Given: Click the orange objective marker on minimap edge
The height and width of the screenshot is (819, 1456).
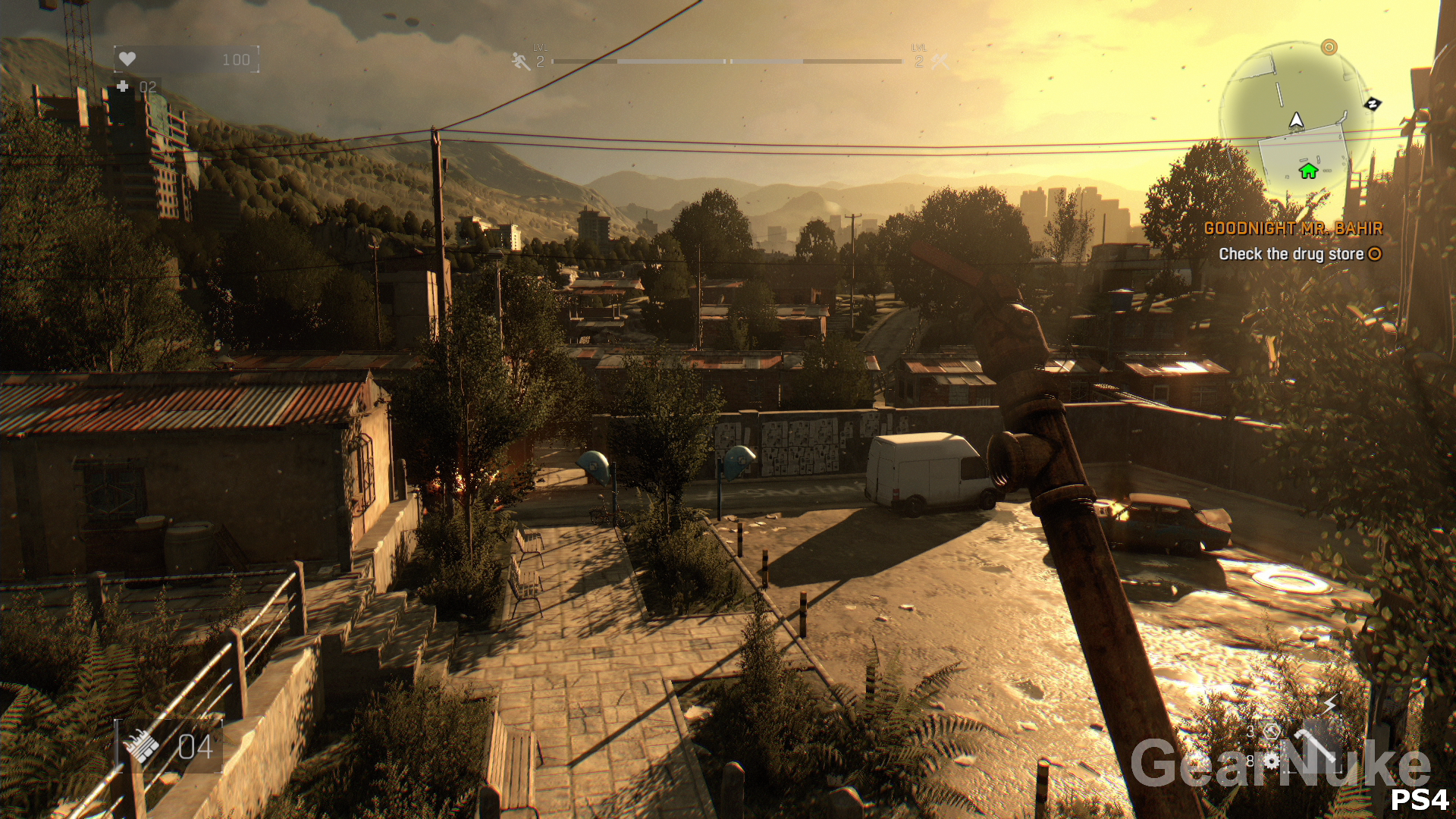Looking at the screenshot, I should (1329, 47).
